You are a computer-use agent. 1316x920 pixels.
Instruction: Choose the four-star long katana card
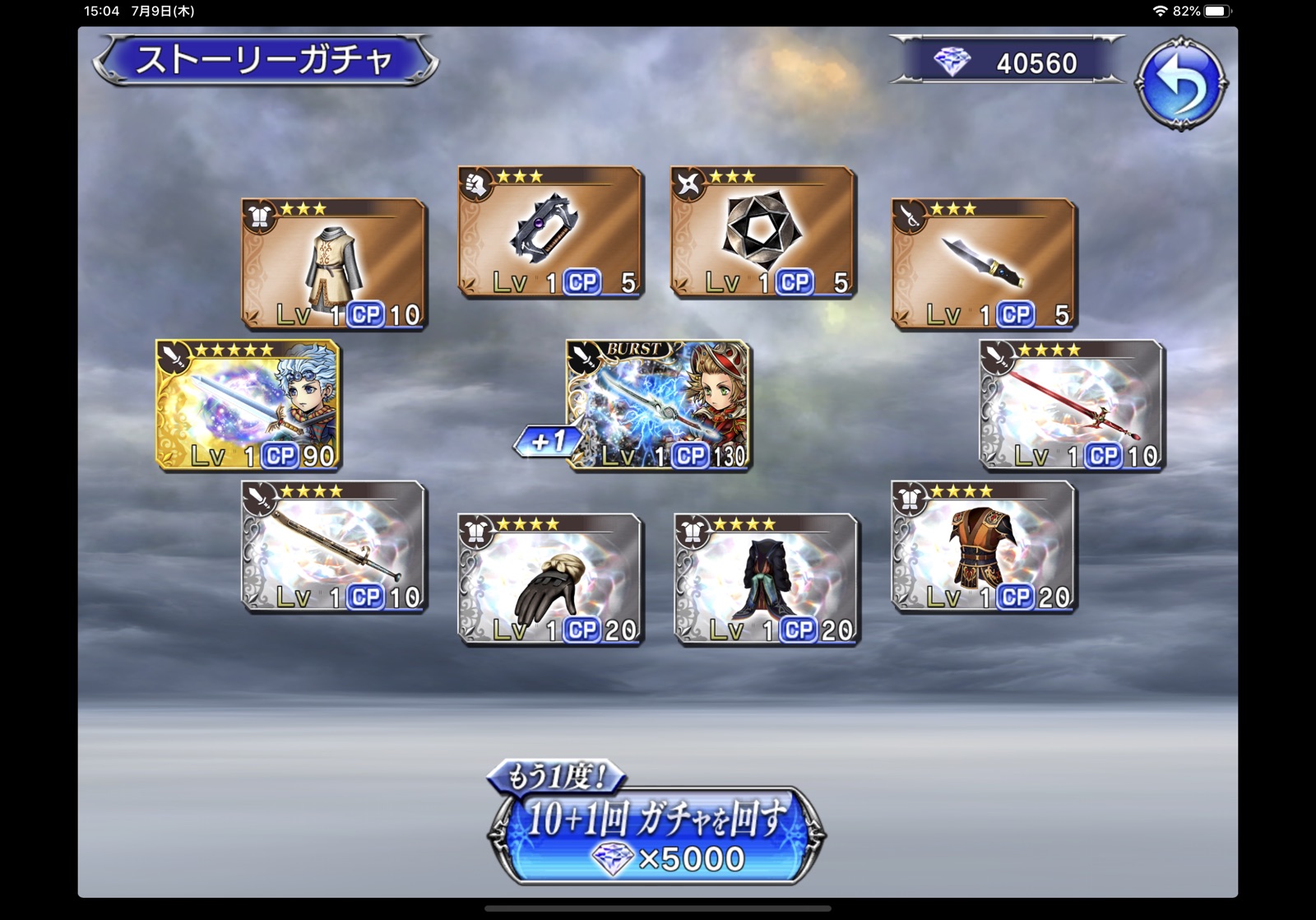tap(334, 546)
